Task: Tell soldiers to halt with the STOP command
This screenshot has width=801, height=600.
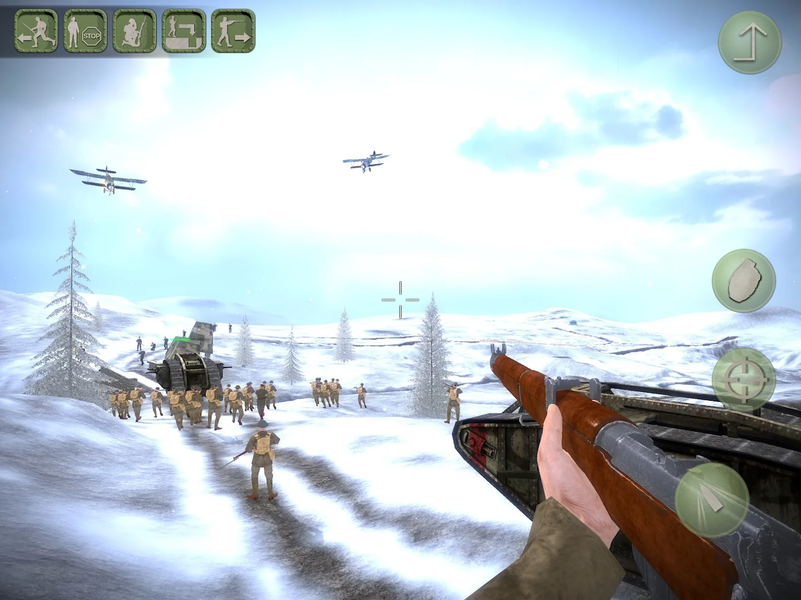Action: coord(85,30)
